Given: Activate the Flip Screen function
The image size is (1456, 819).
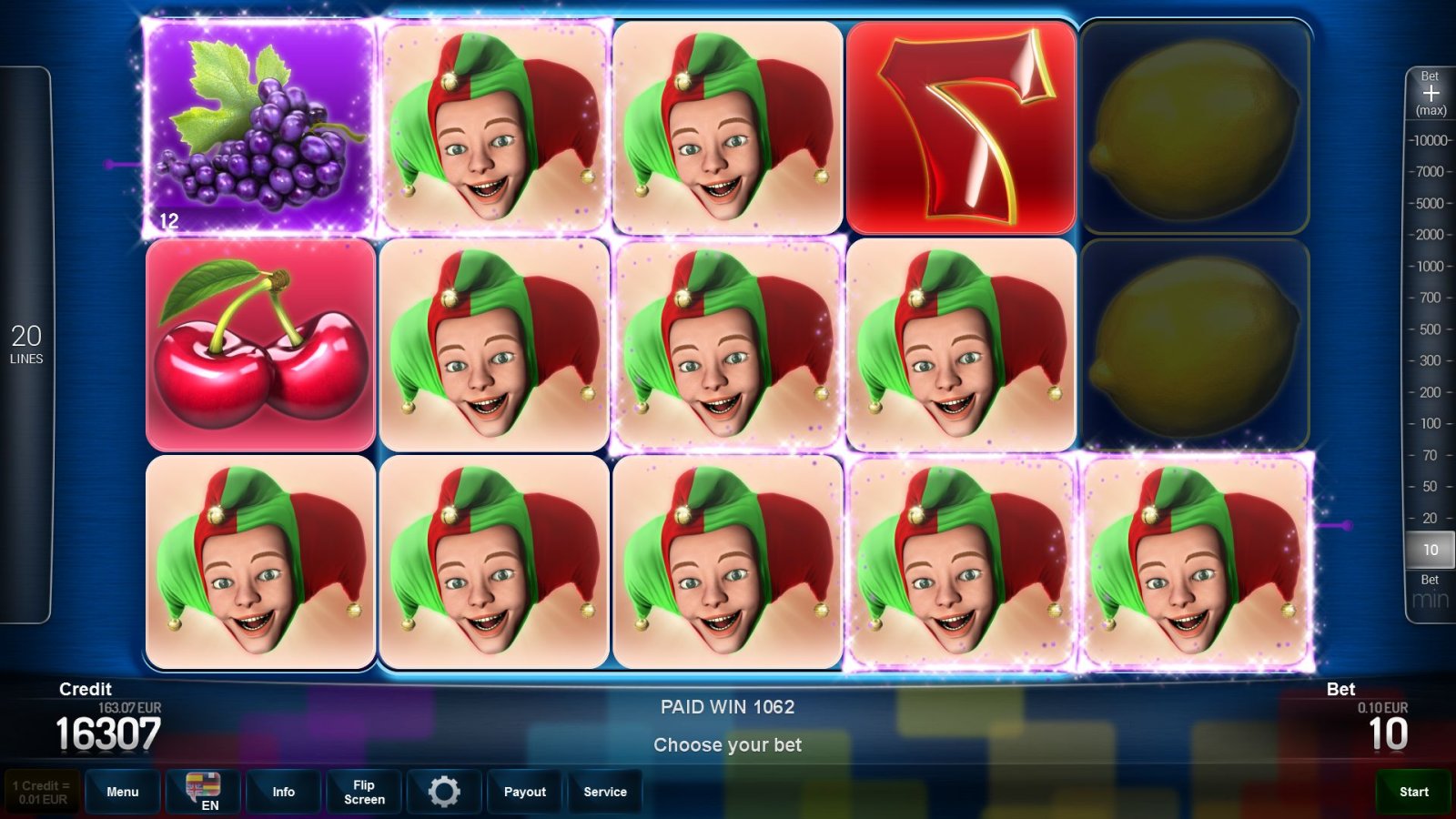Looking at the screenshot, I should 363,792.
